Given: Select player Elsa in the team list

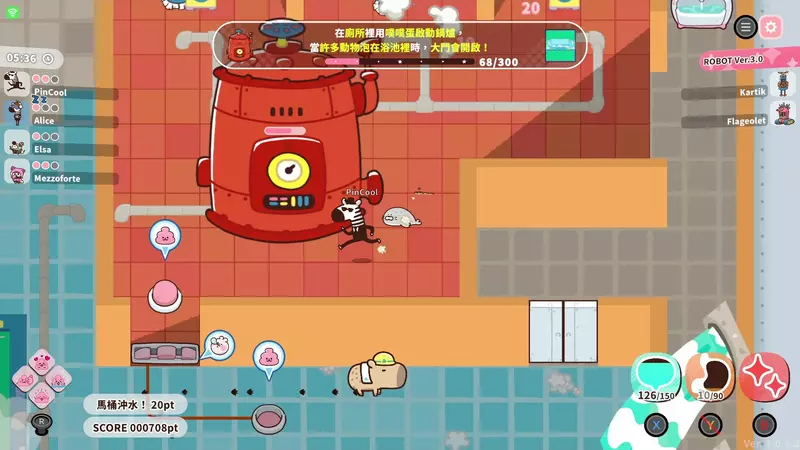Looking at the screenshot, I should pos(17,143).
